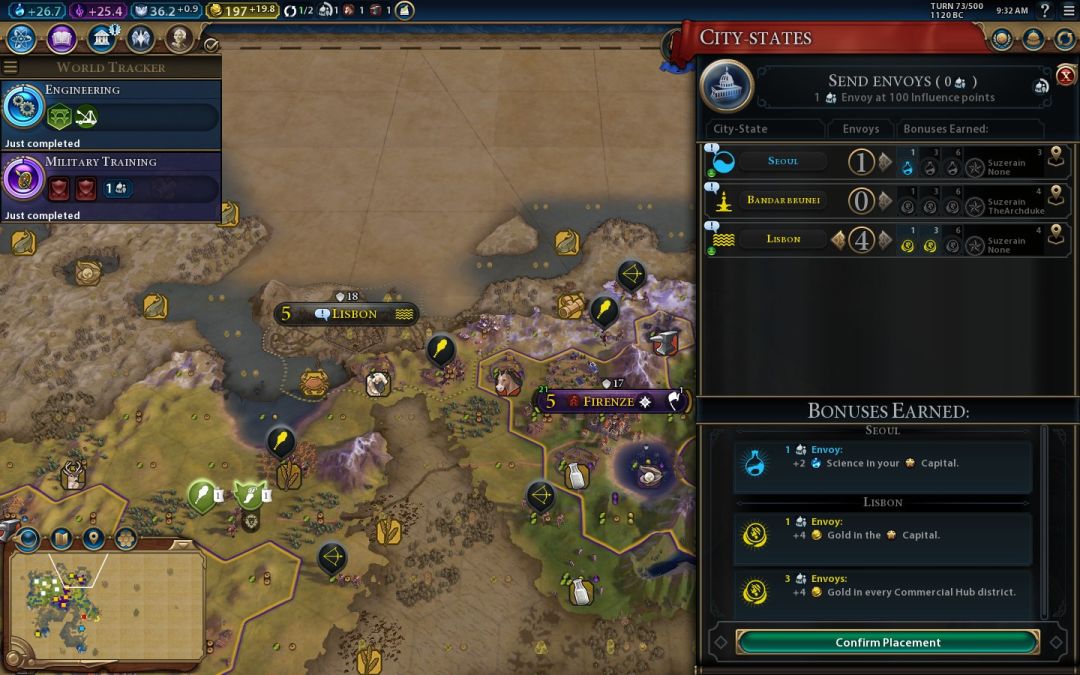Viewport: 1080px width, 675px height.
Task: Open the Lisbon city-state entry
Action: (783, 240)
